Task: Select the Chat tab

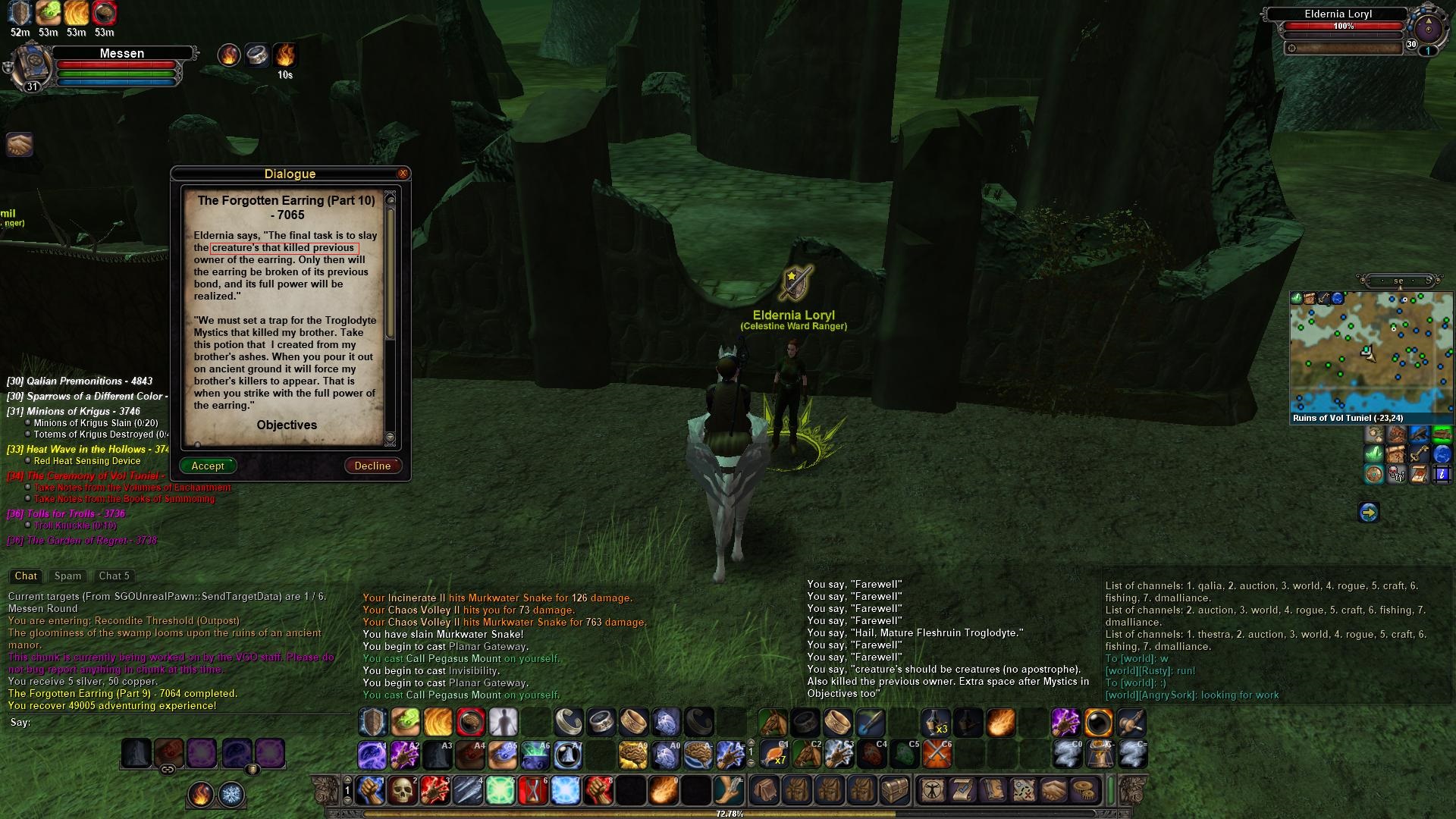Action: coord(26,576)
